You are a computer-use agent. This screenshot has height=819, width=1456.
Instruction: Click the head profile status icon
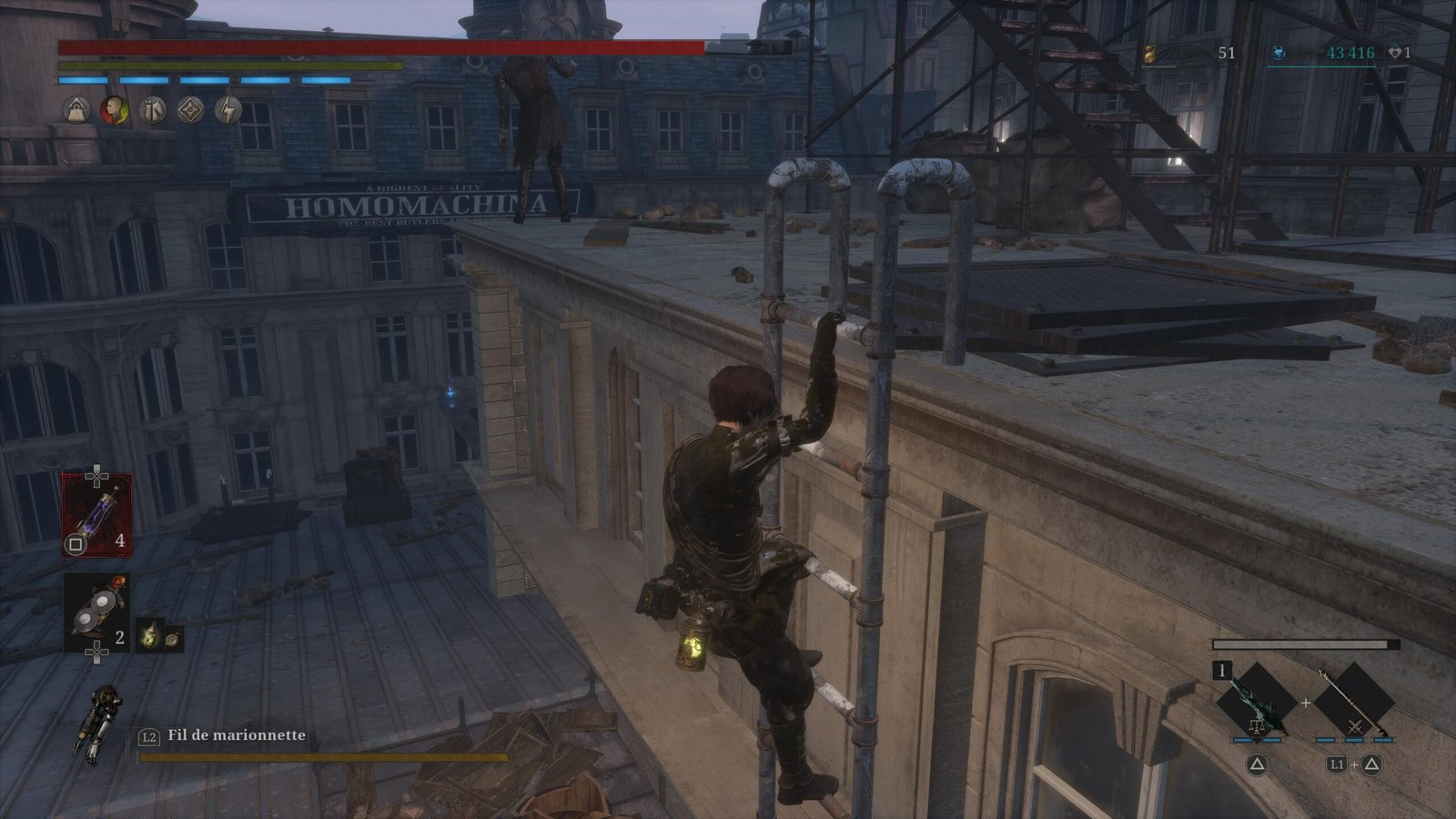coord(114,110)
